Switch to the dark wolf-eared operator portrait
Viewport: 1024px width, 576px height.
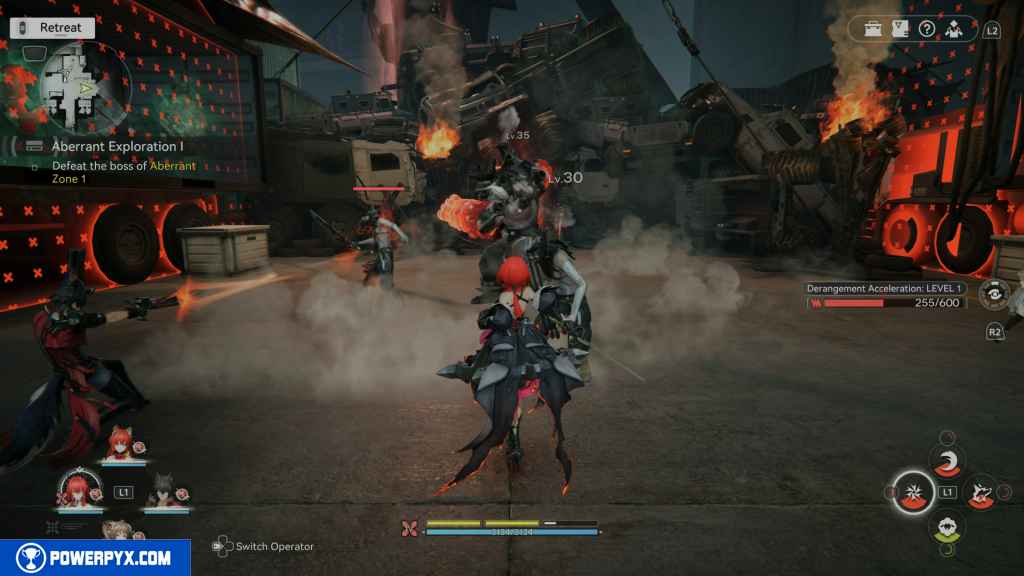coord(159,491)
